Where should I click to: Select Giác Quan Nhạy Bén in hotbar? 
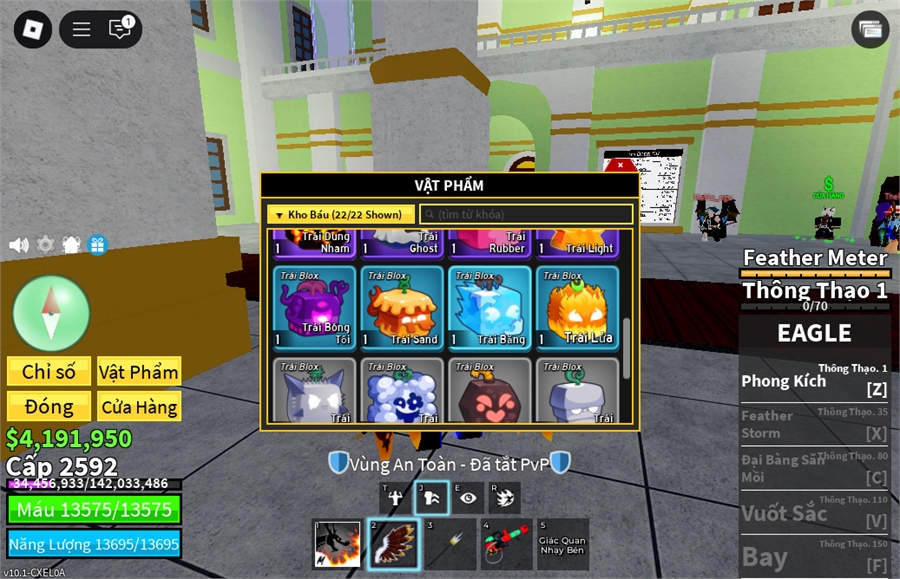click(x=561, y=544)
